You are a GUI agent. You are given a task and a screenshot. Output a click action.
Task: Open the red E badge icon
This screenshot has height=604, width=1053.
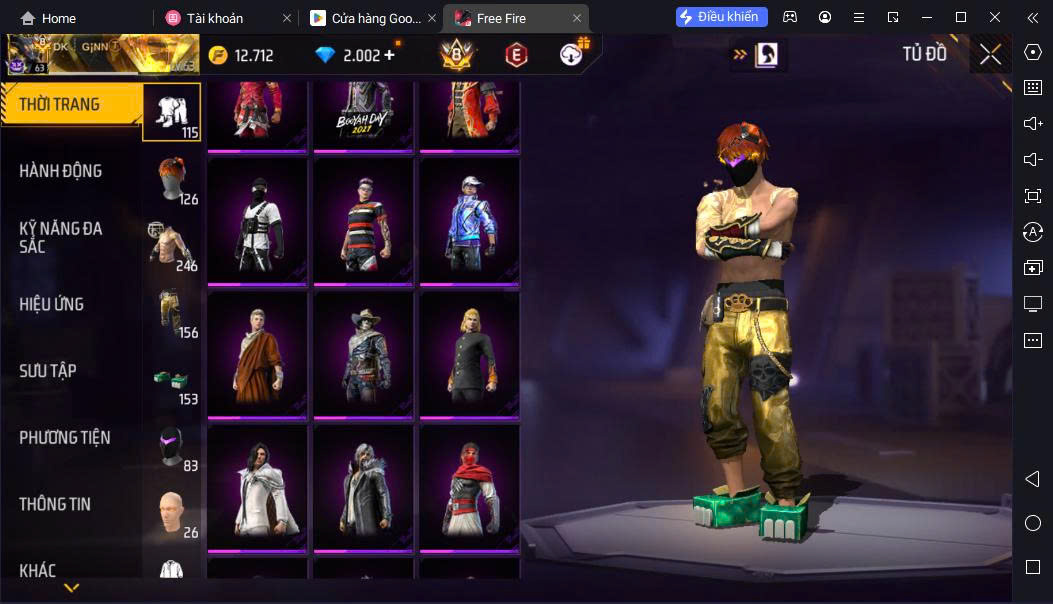pos(516,55)
